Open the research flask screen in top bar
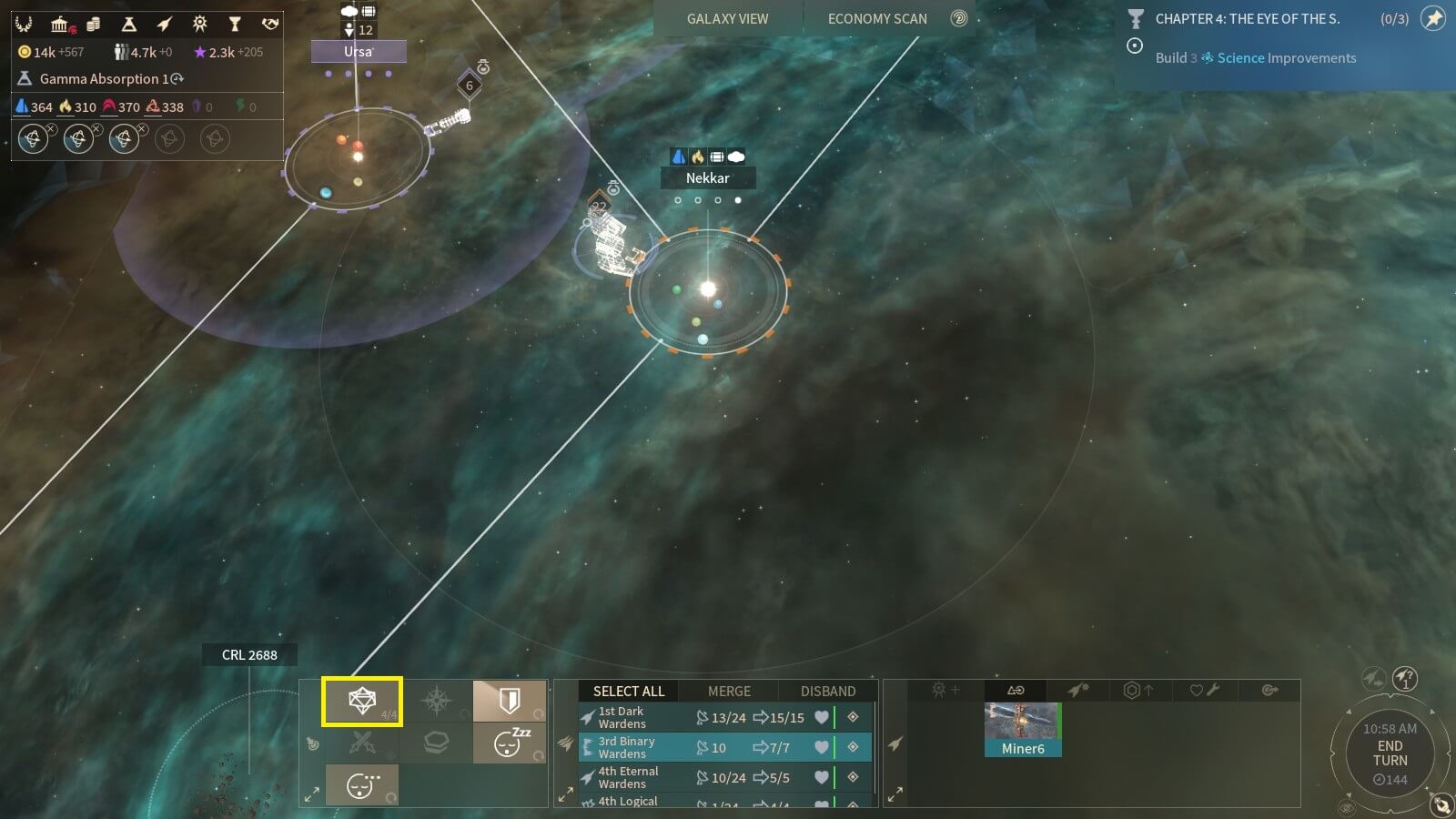Screen dimensions: 1456x819 129,24
